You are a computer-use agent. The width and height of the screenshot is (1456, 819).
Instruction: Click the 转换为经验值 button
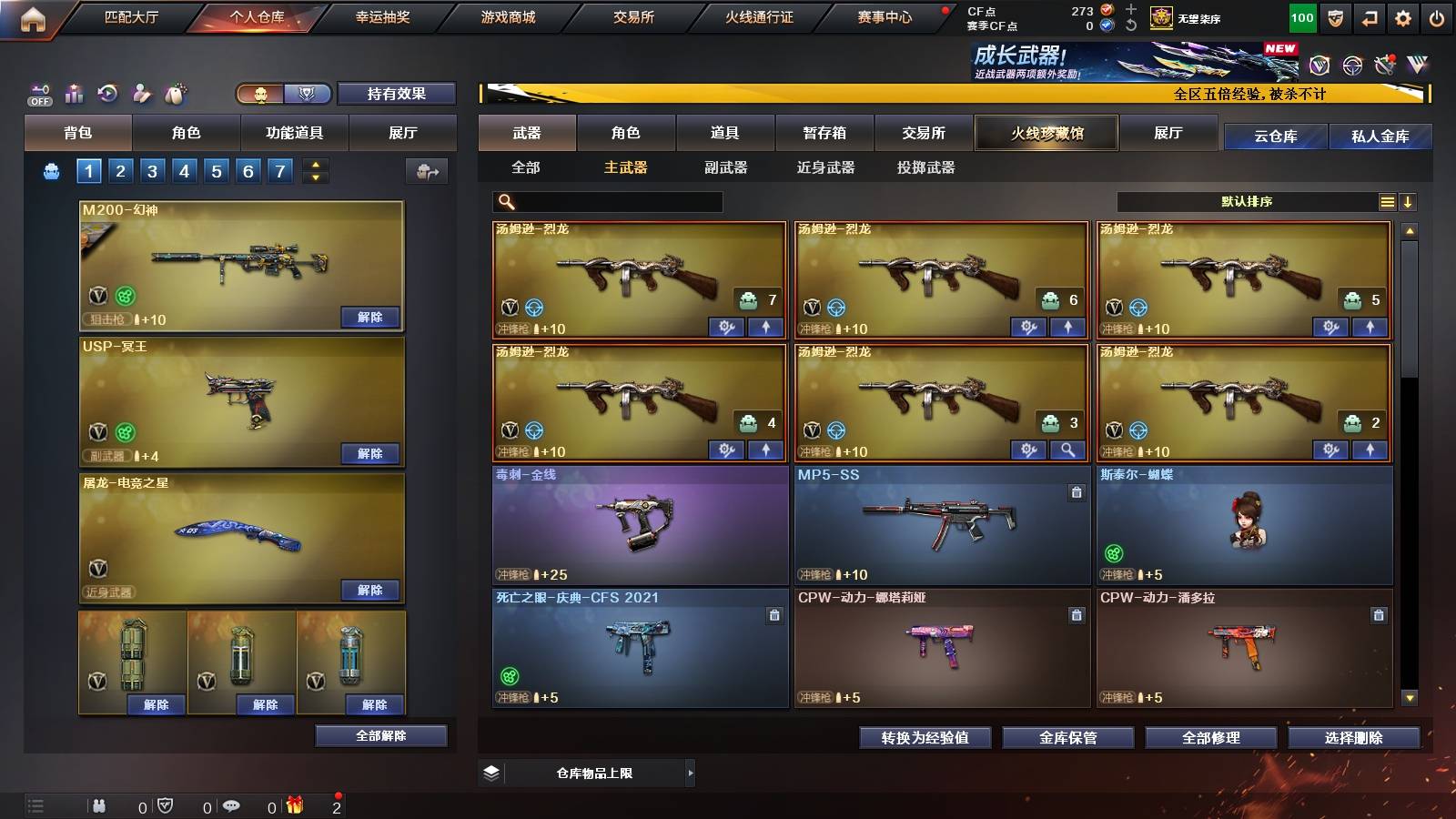point(925,738)
